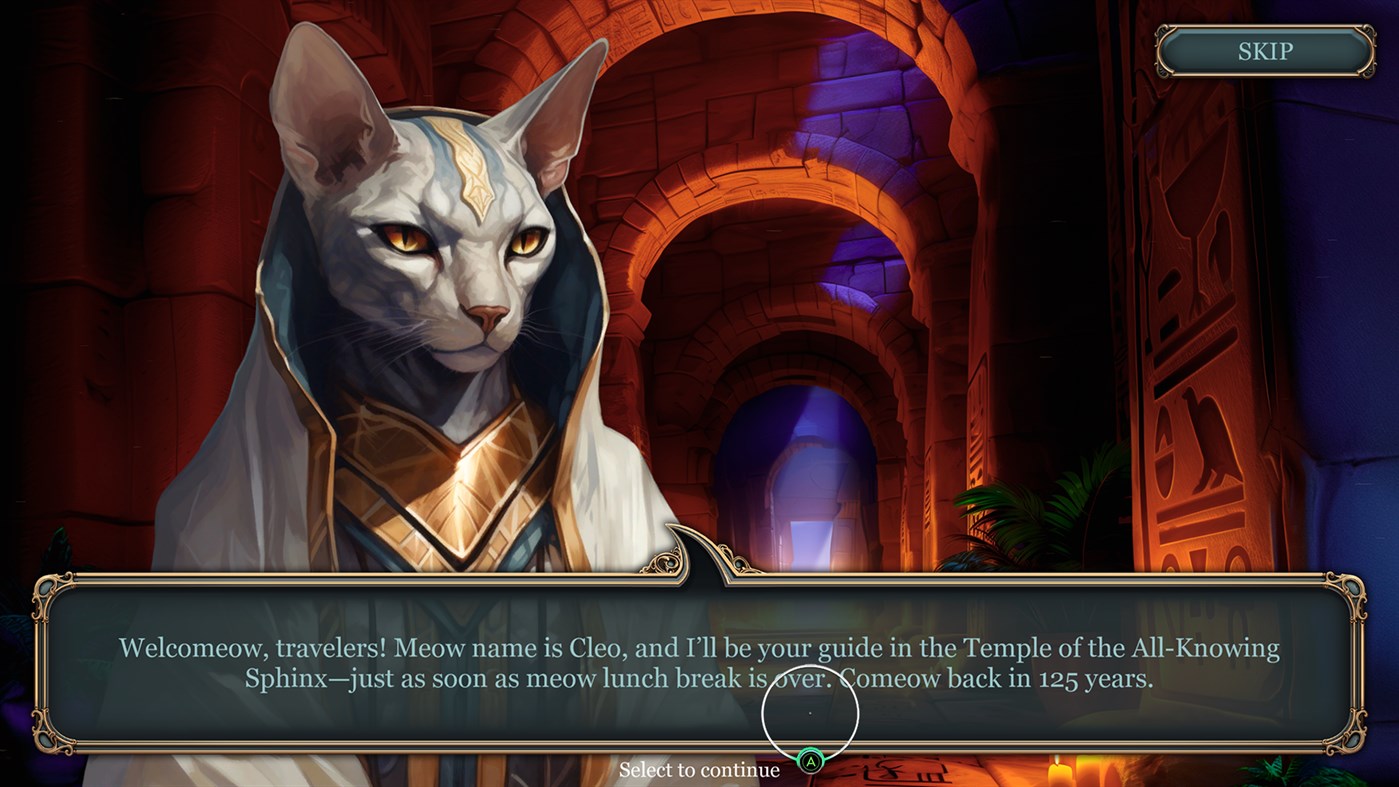
Task: Click the decorative swirl on the dialogue frame corner
Action: 50,592
